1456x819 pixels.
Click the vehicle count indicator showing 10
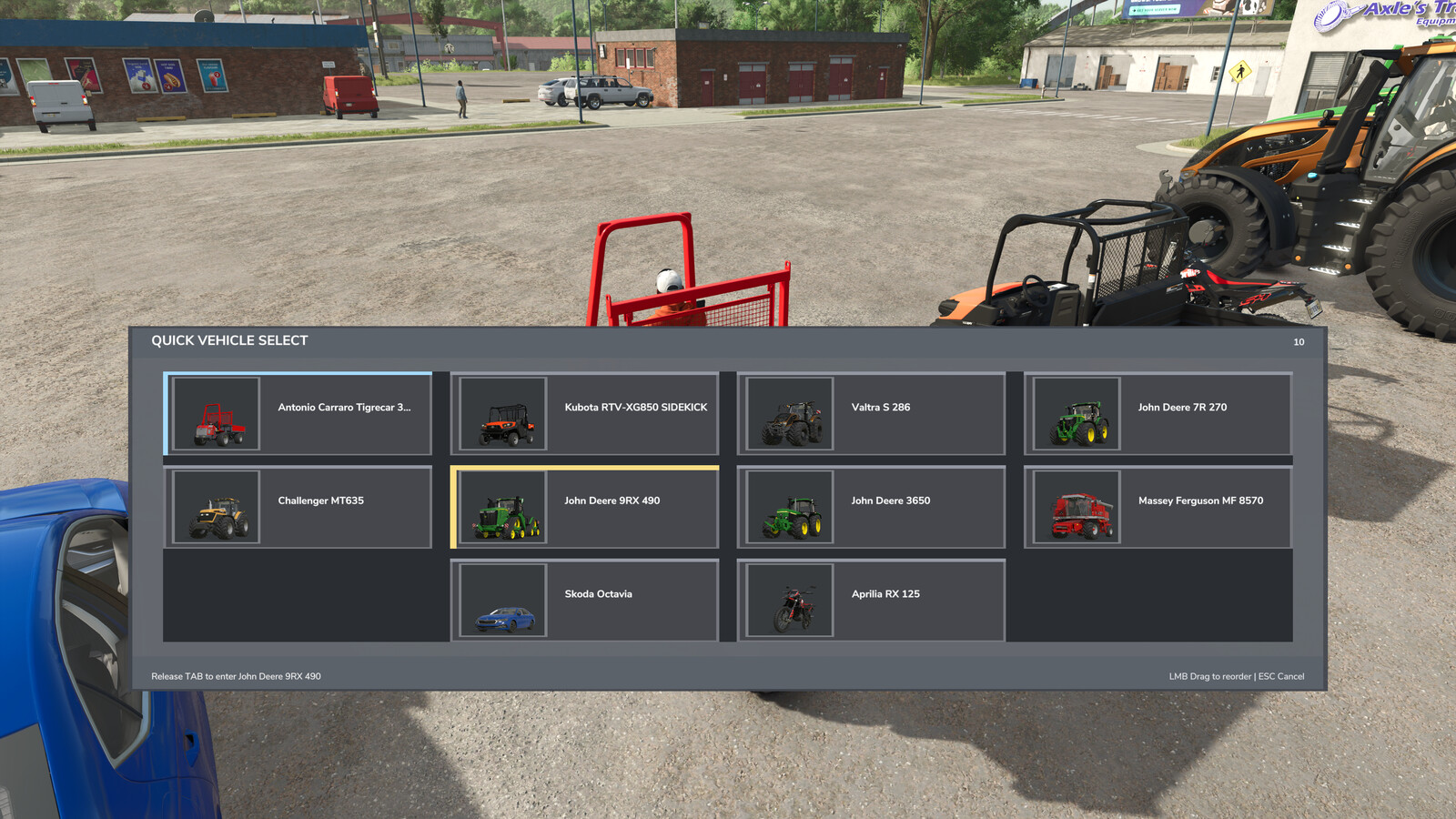(x=1298, y=342)
